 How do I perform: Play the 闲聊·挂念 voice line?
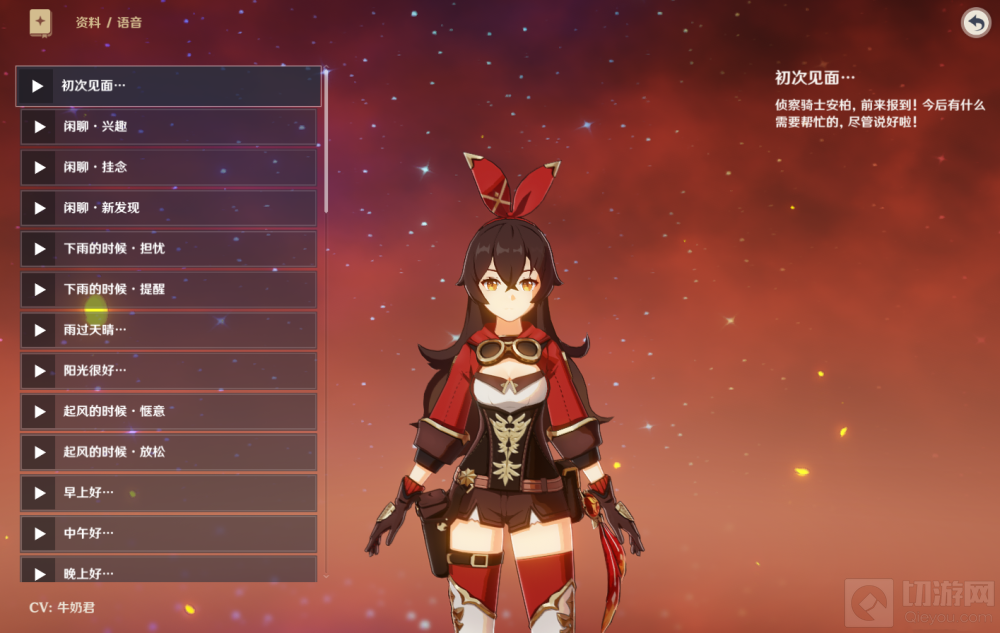40,167
